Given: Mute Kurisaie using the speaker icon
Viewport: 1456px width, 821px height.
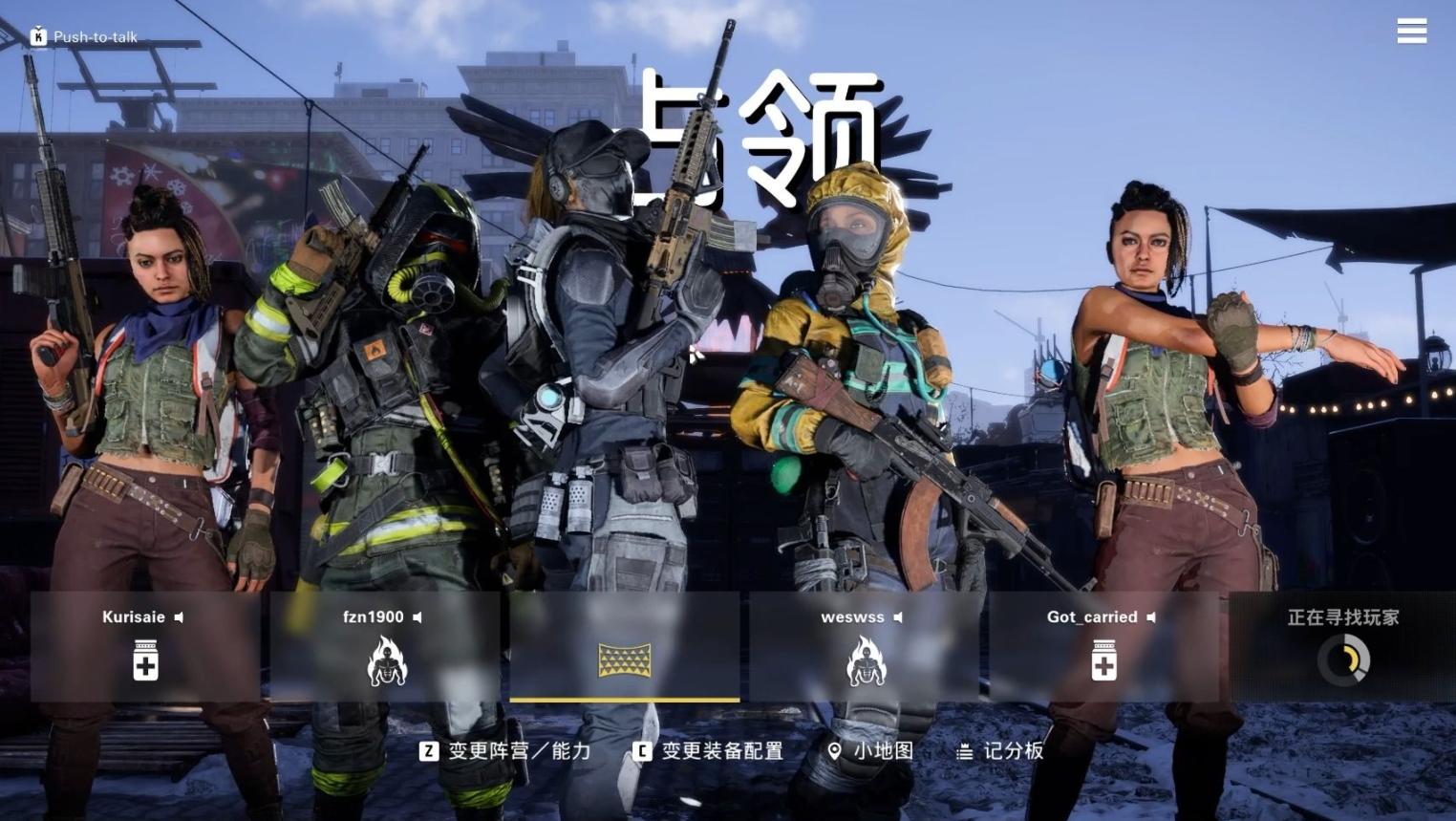Looking at the screenshot, I should tap(179, 616).
